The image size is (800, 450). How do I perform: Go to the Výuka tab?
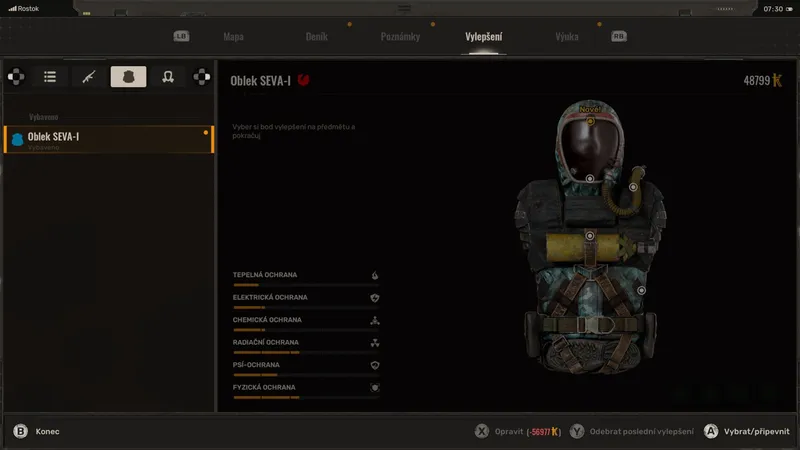point(567,37)
